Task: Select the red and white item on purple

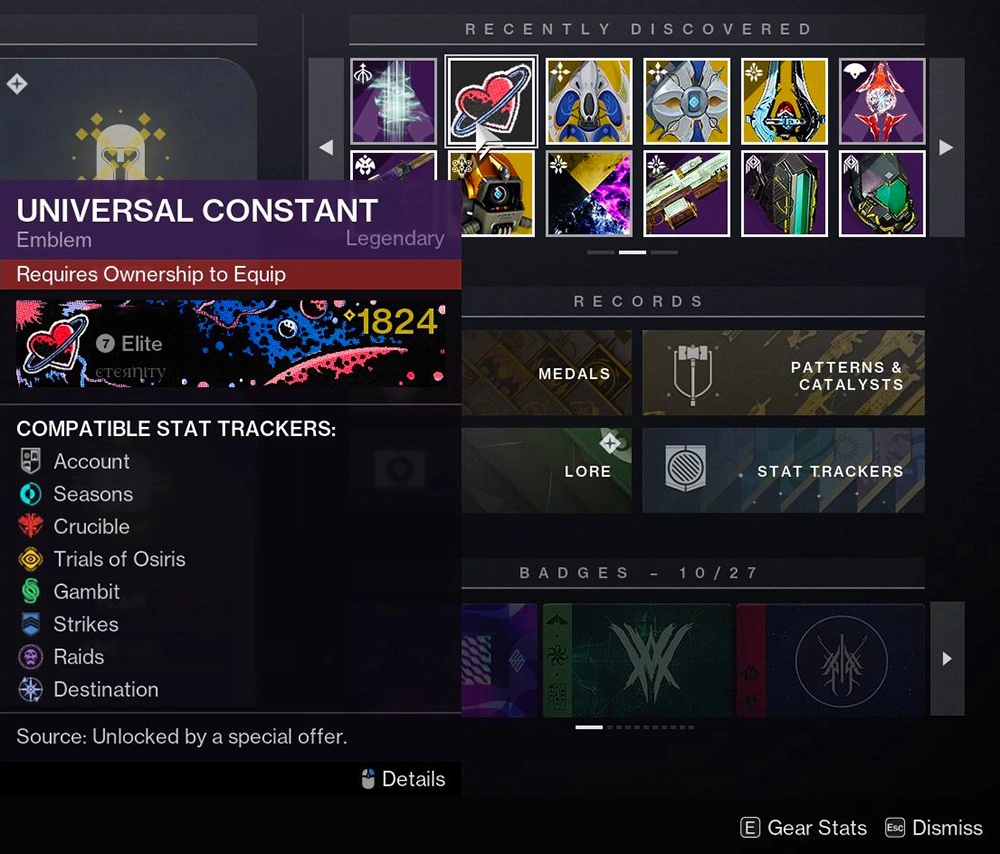Action: [x=882, y=101]
